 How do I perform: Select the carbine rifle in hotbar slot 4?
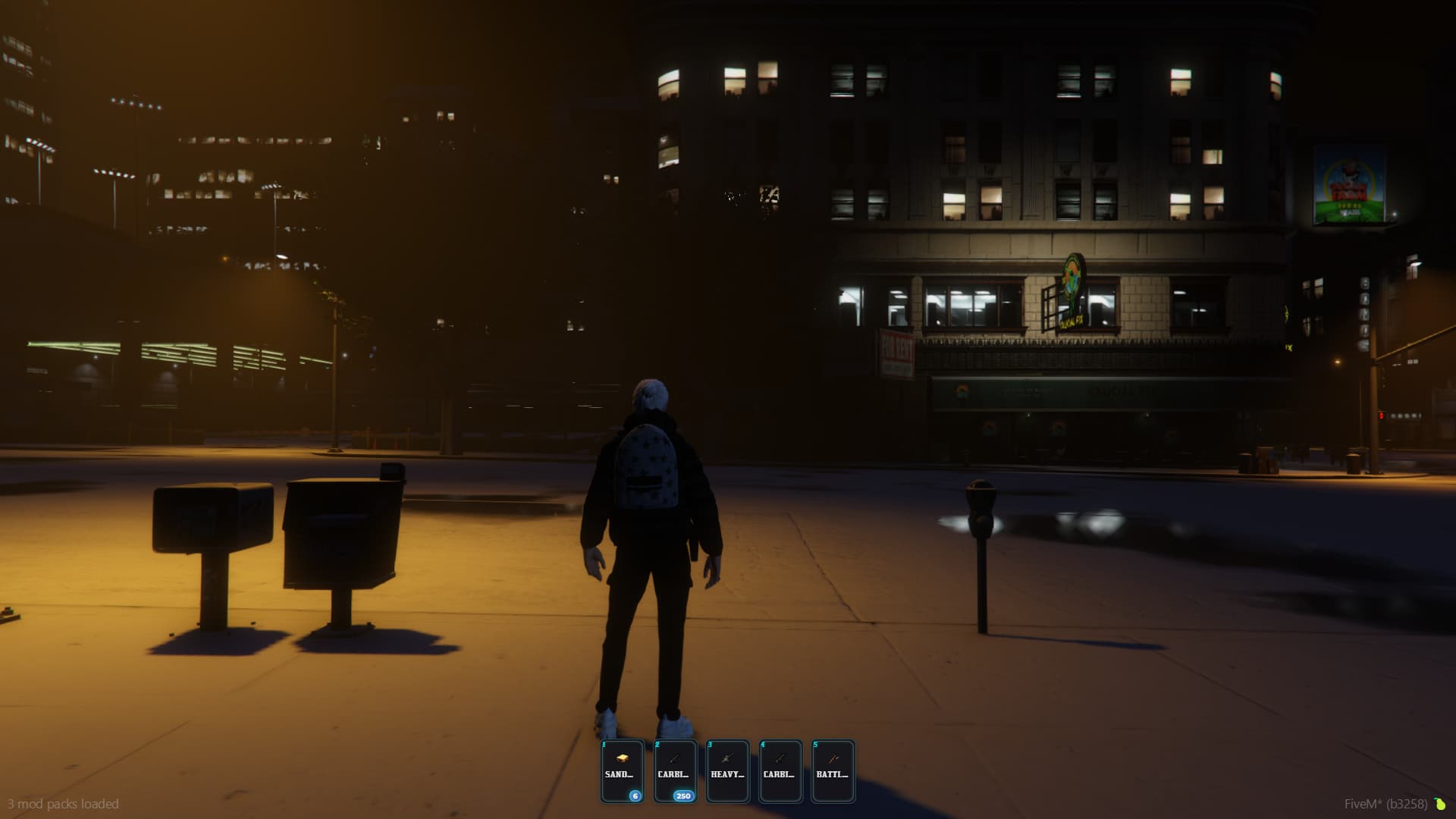pos(780,770)
